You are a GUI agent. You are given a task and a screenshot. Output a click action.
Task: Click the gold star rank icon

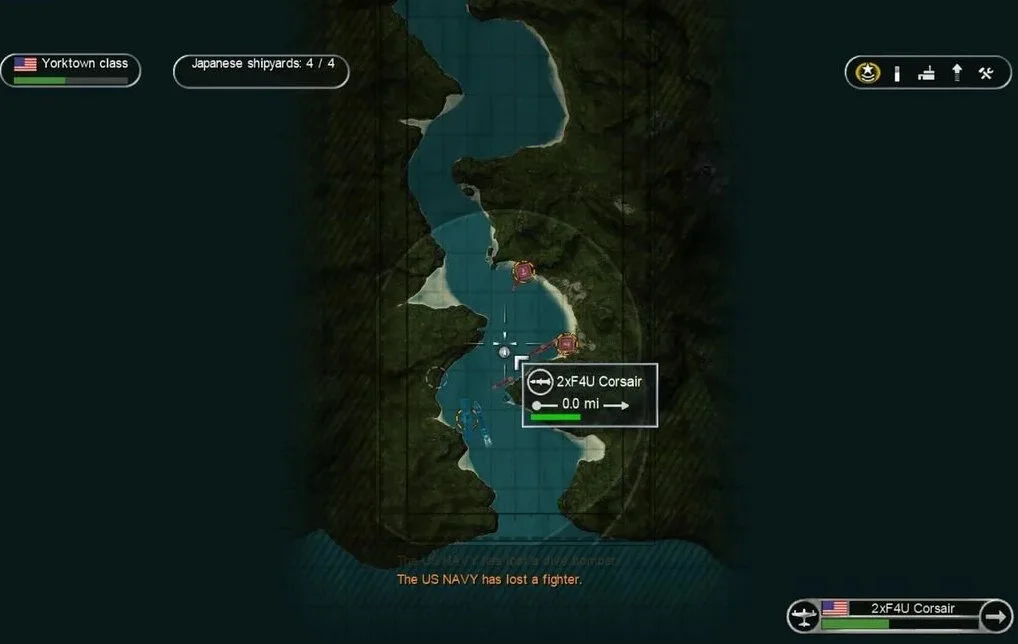pos(868,72)
